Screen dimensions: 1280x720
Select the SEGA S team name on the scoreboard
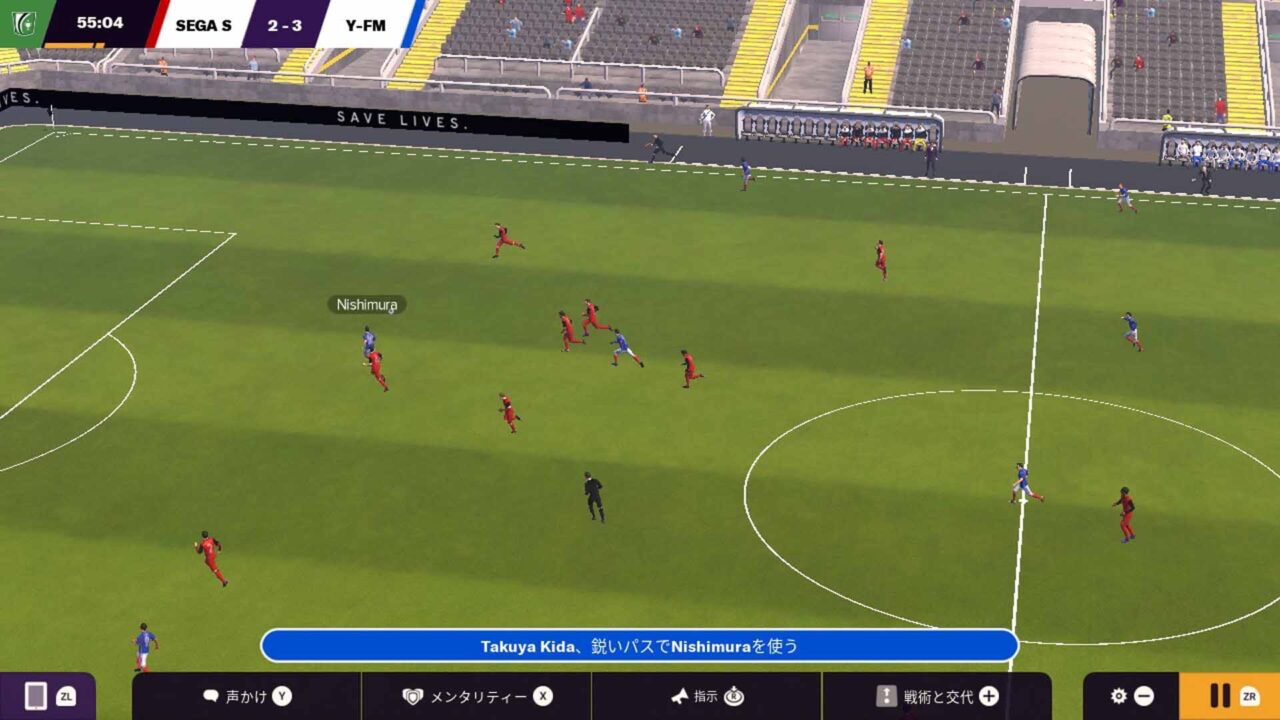(x=206, y=25)
